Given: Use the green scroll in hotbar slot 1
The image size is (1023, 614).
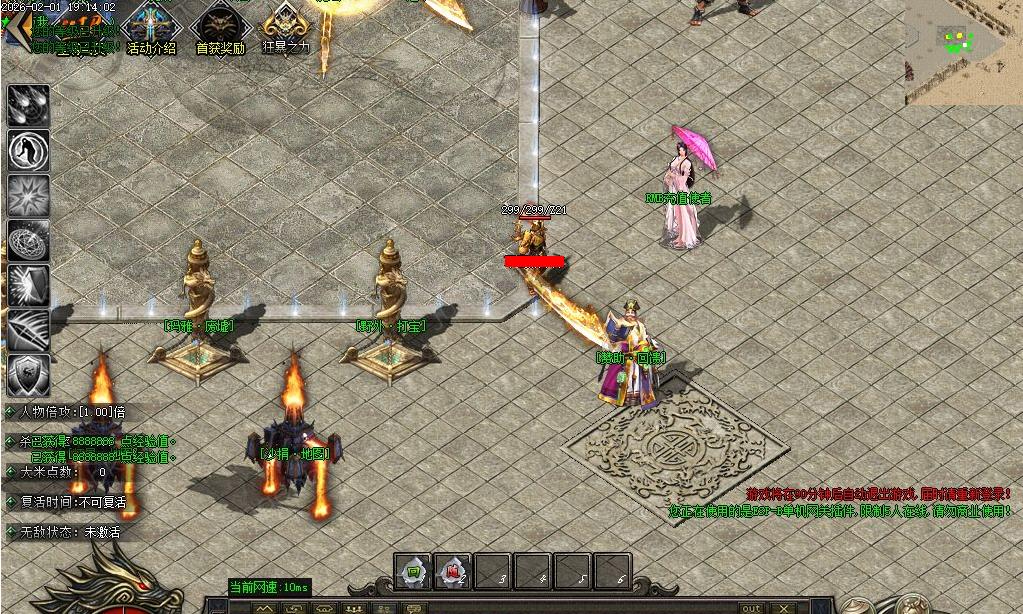Looking at the screenshot, I should coord(412,572).
